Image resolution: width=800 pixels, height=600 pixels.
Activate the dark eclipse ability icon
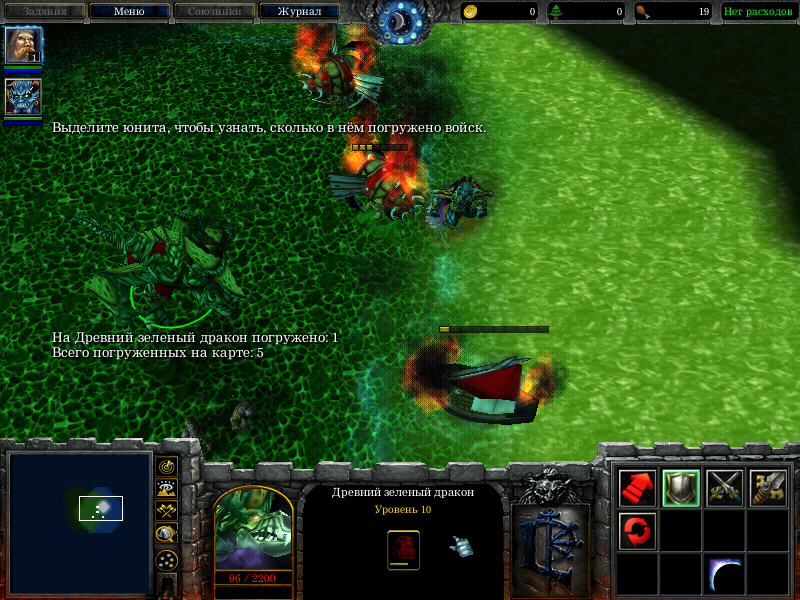coord(725,574)
